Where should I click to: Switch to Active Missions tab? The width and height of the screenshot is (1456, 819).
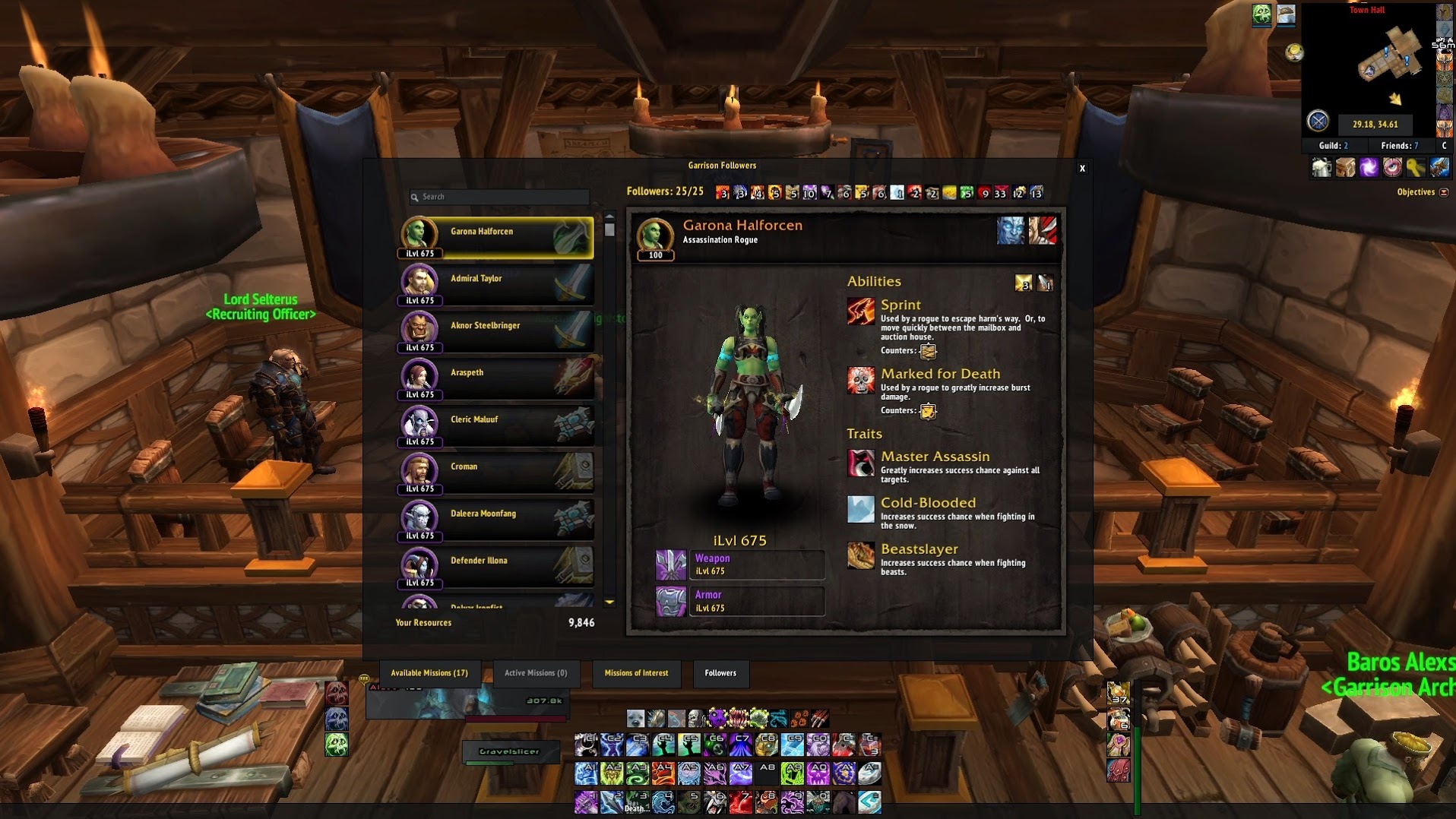click(536, 673)
